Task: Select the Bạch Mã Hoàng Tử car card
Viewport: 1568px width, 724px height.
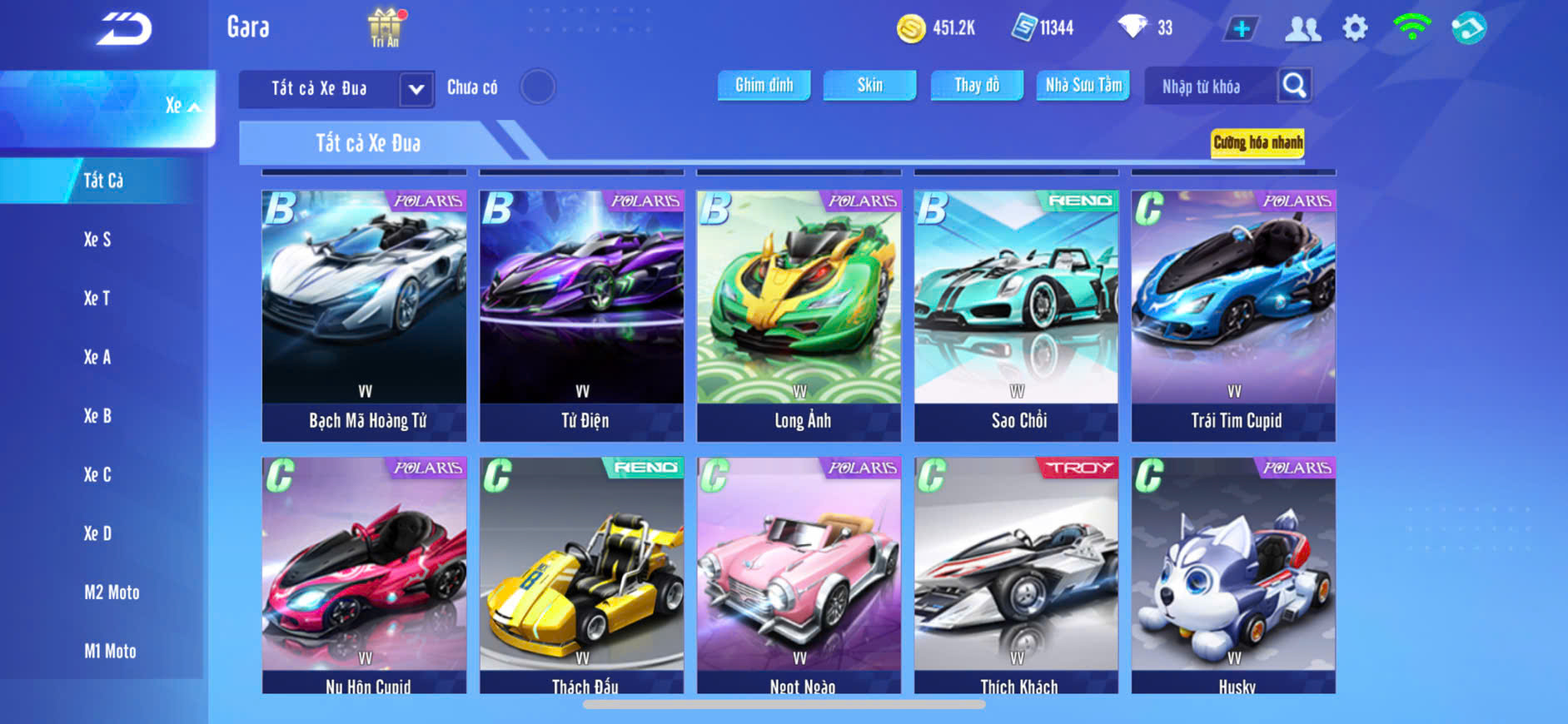Action: point(365,315)
